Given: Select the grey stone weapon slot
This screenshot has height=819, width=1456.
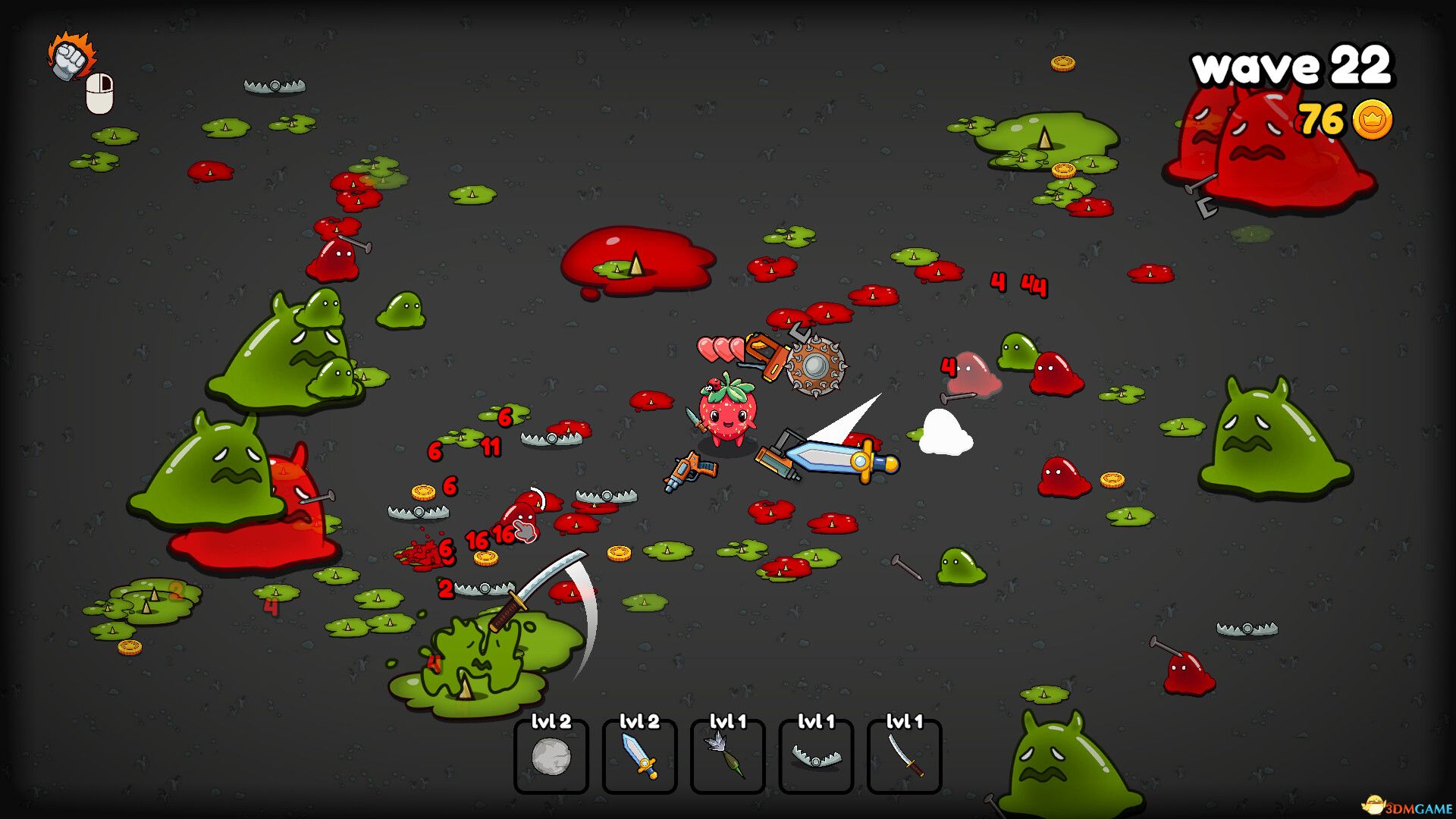Looking at the screenshot, I should pyautogui.click(x=551, y=756).
